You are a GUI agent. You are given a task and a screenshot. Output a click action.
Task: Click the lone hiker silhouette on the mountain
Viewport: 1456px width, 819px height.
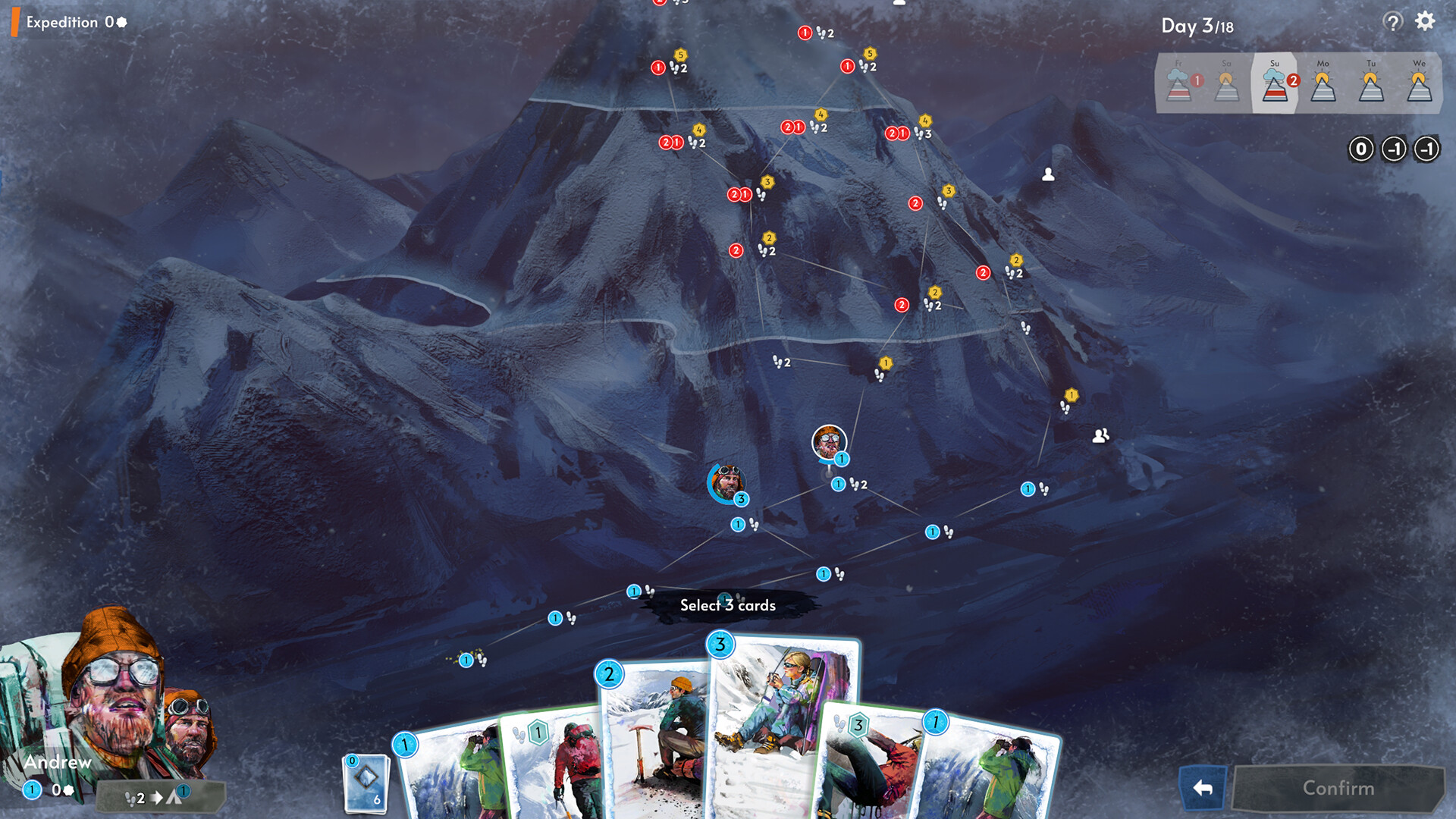click(1049, 174)
